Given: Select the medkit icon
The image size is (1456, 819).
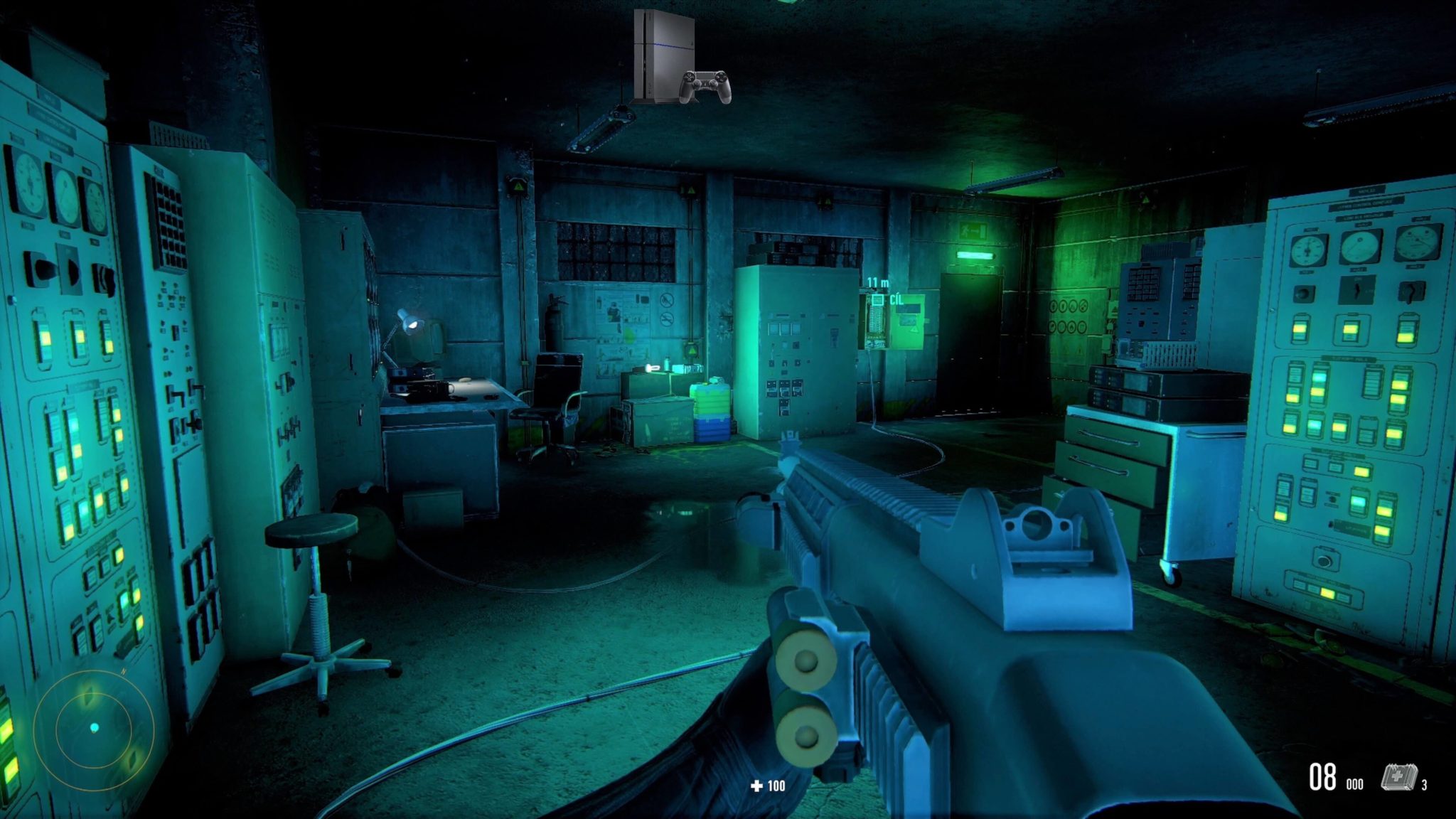Looking at the screenshot, I should click(x=1398, y=777).
